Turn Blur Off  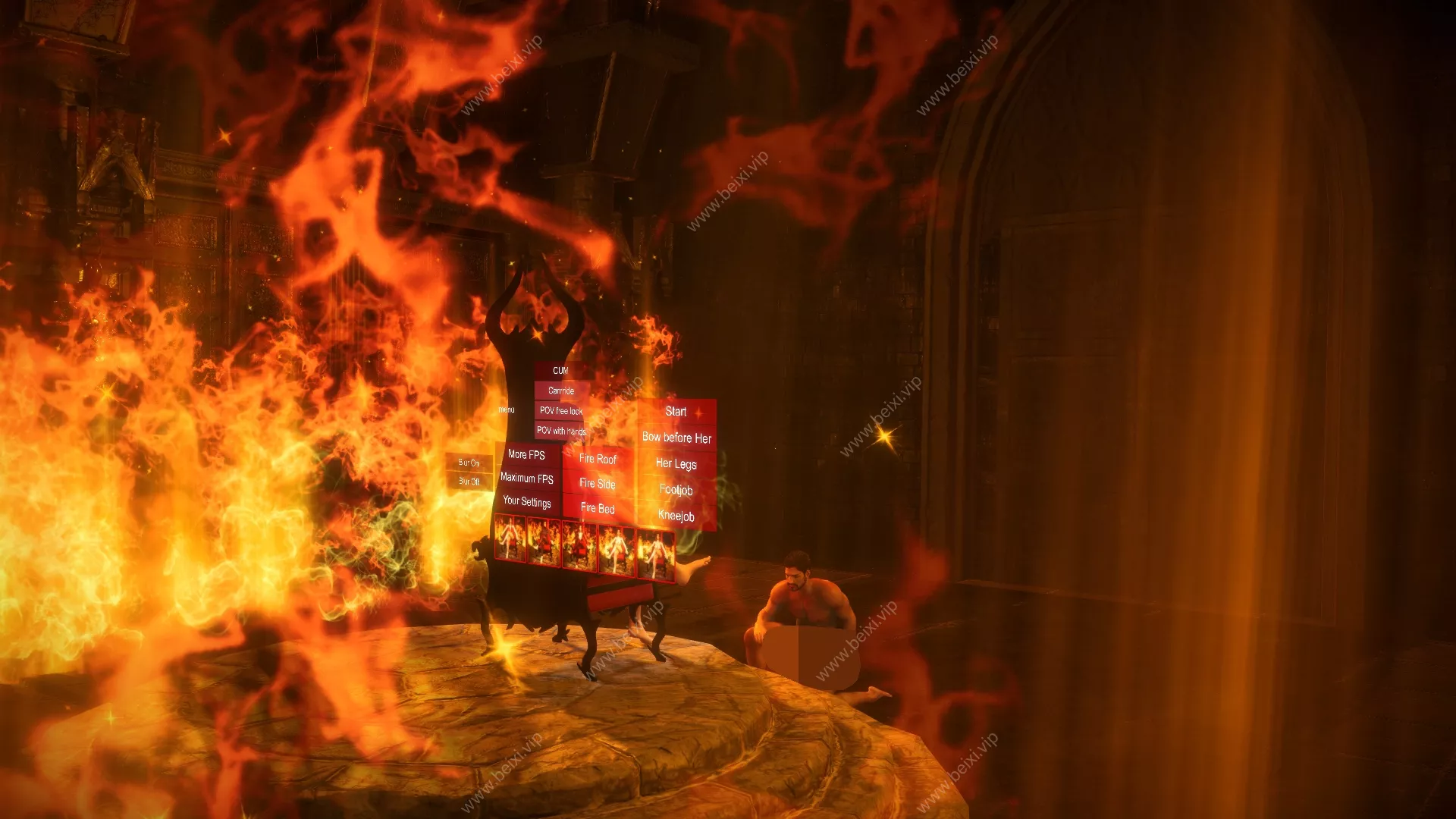(469, 481)
